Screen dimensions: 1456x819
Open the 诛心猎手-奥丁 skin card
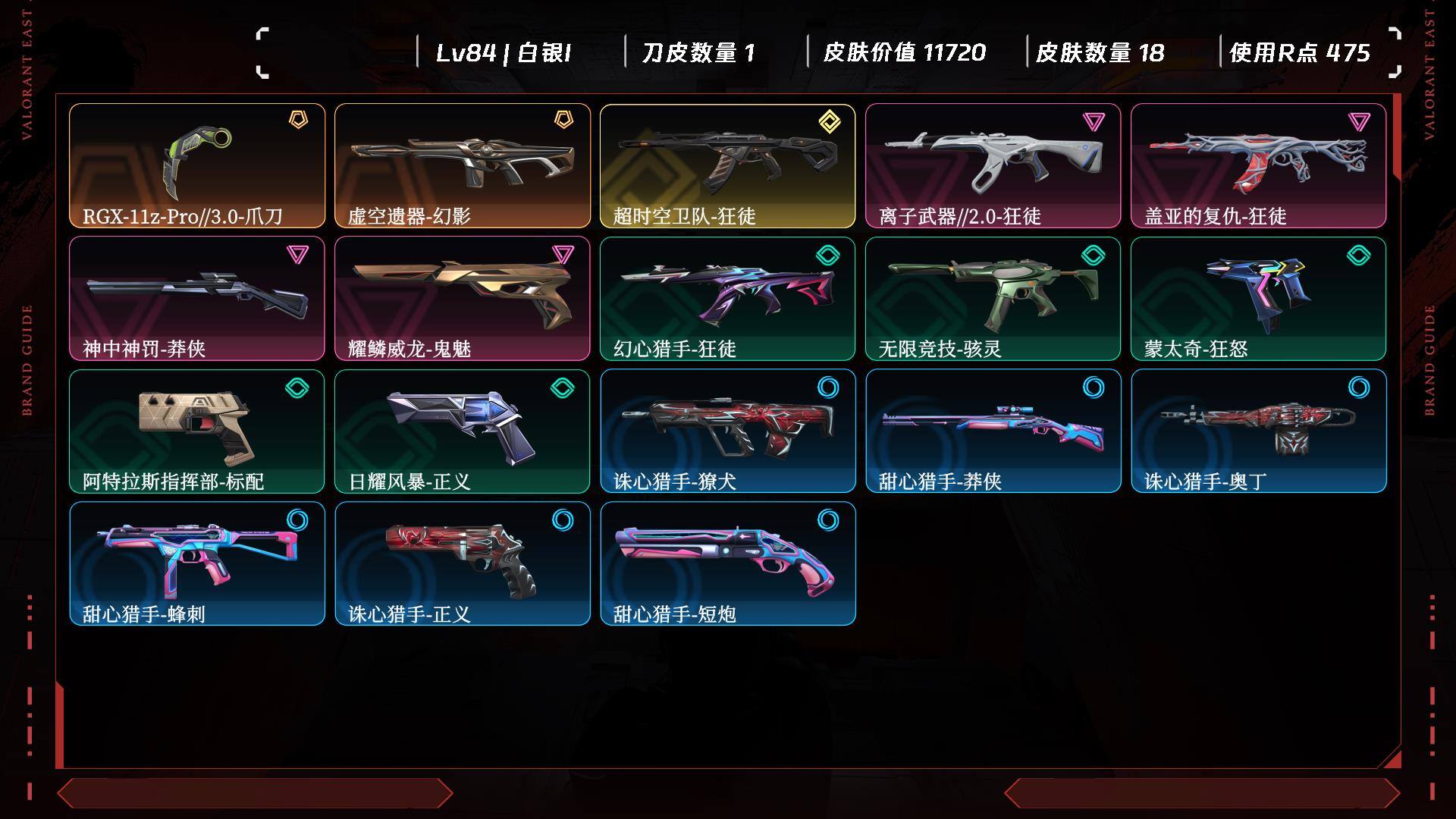[1259, 431]
